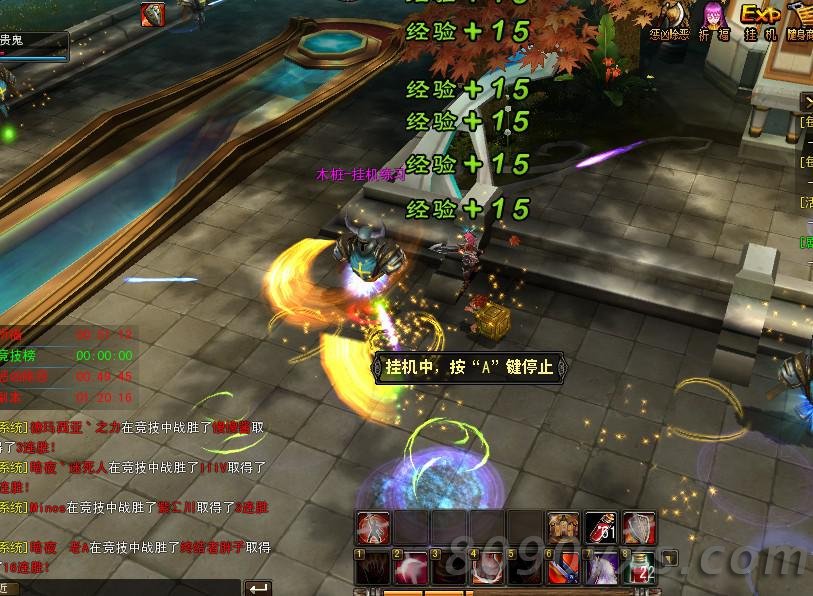The image size is (813, 596).
Task: Open the 祈福 pink-haired girl icon
Action: (713, 18)
